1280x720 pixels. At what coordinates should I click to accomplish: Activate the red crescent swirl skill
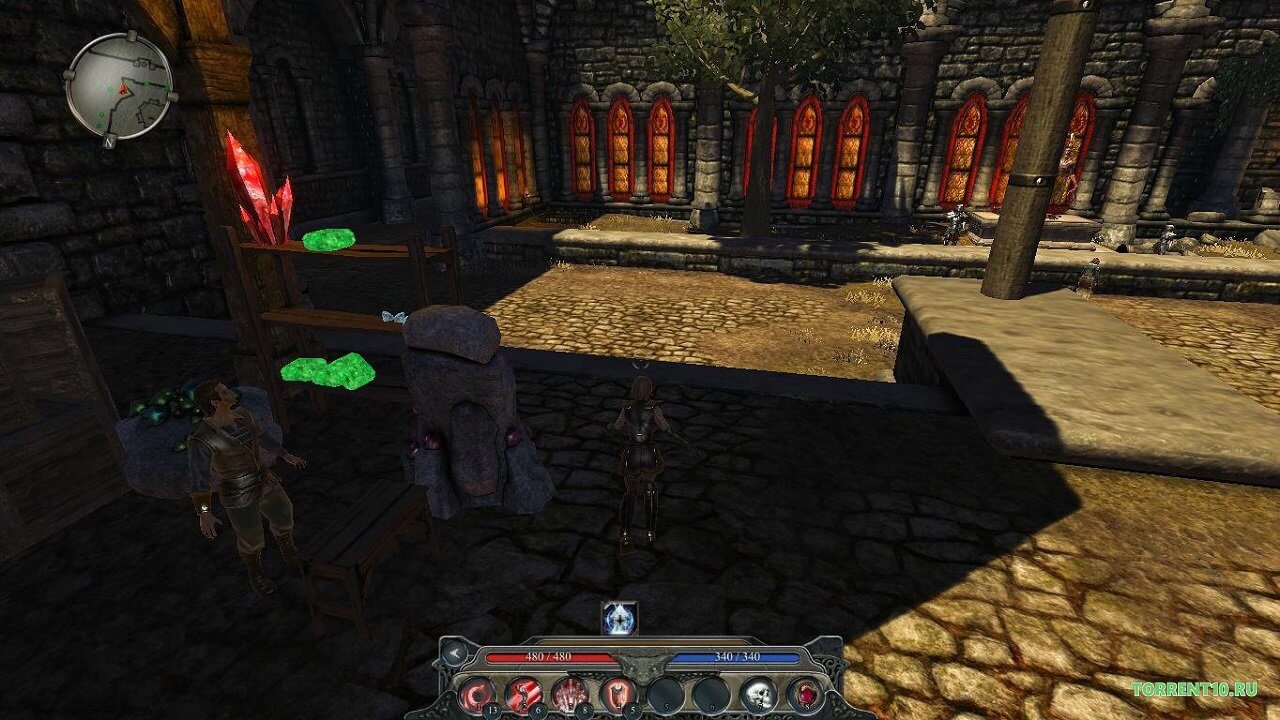tap(476, 693)
